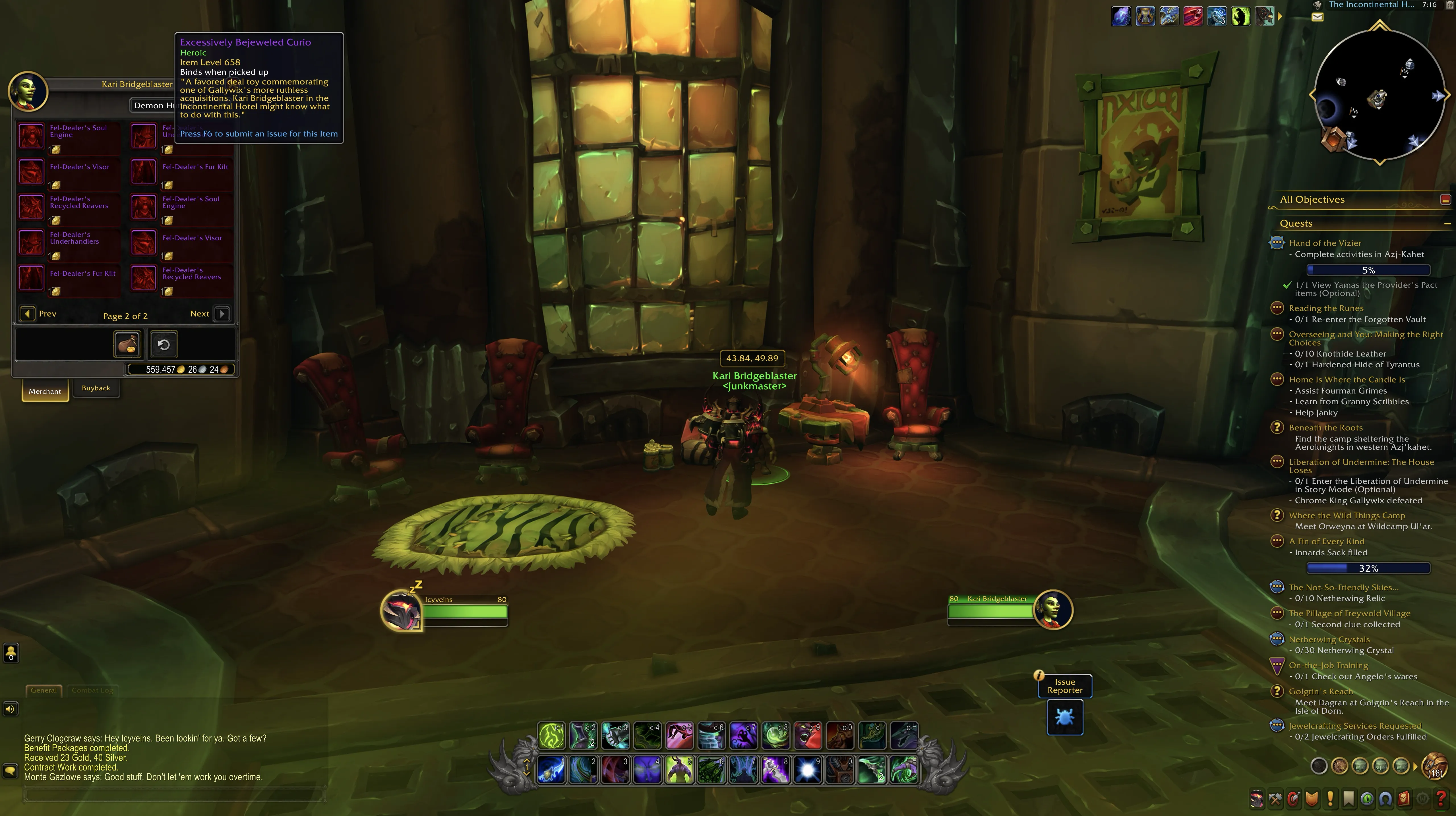Switch to the Combat Log chat tab
Image resolution: width=1456 pixels, height=816 pixels.
[x=92, y=690]
